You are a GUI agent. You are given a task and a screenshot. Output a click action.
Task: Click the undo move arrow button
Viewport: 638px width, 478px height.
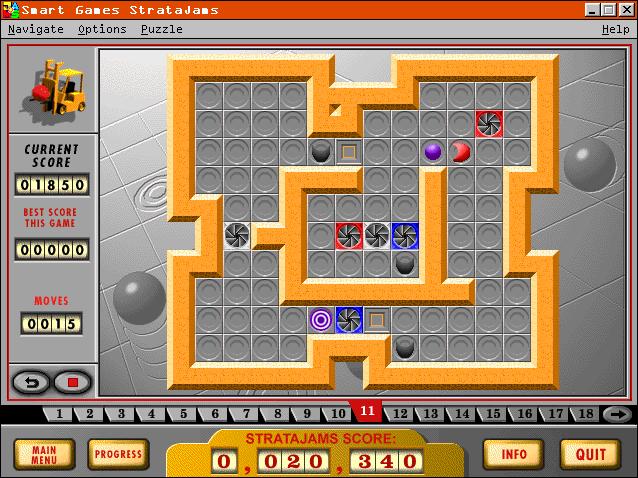click(x=29, y=381)
